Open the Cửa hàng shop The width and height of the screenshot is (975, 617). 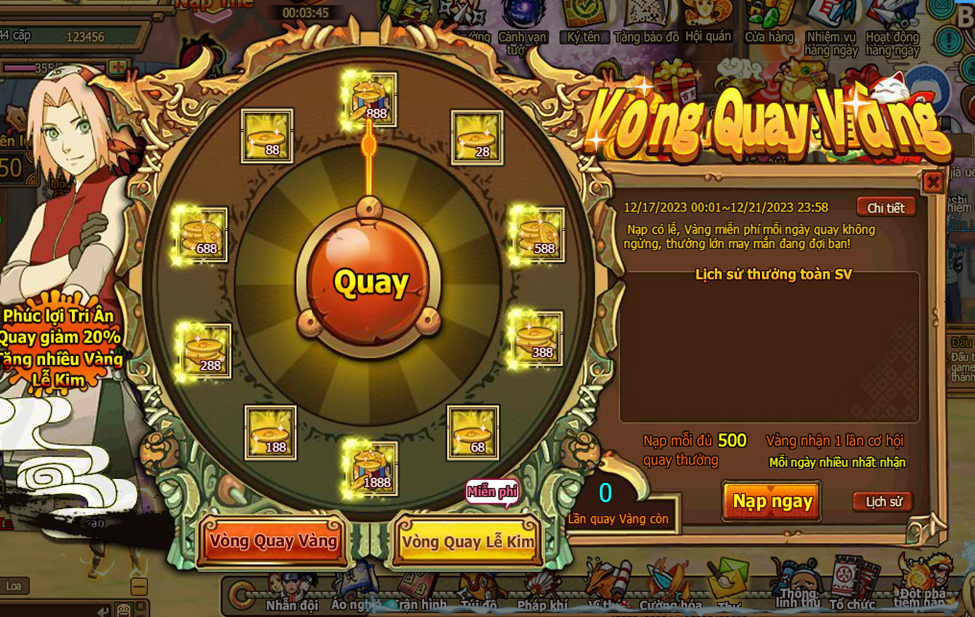768,20
